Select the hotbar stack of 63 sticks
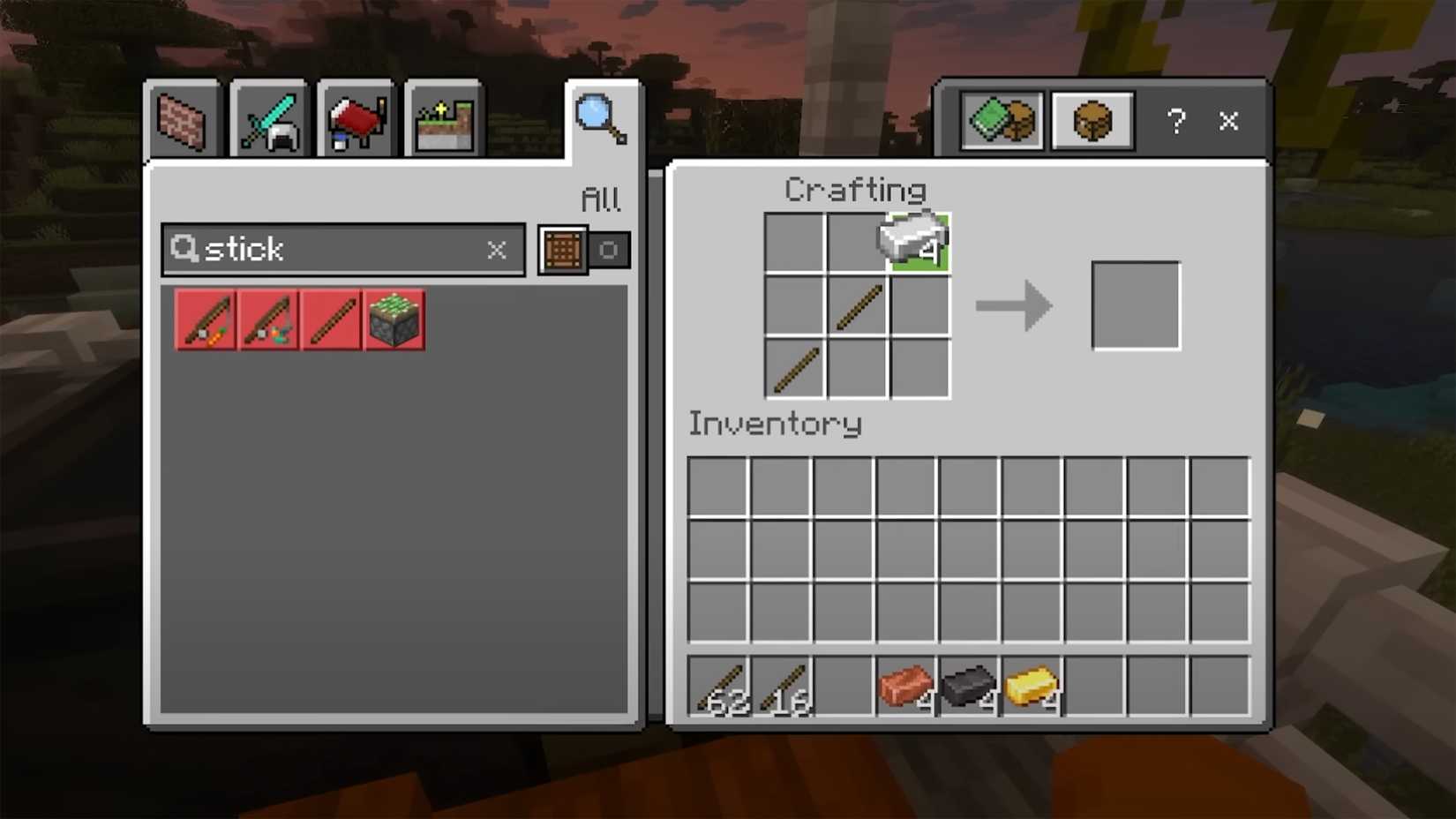This screenshot has height=819, width=1456. tap(718, 687)
